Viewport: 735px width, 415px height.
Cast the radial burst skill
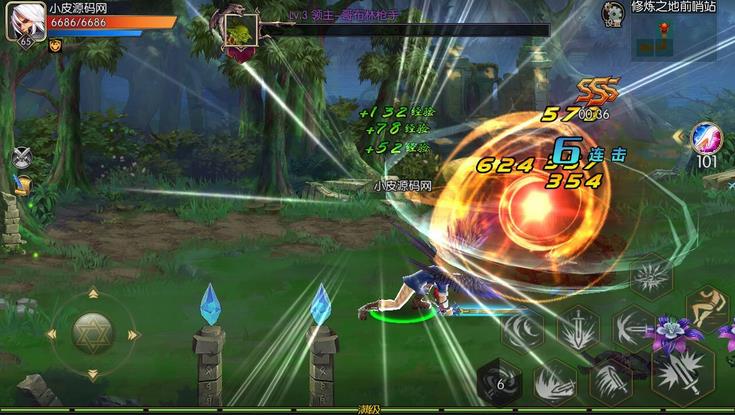(x=650, y=278)
